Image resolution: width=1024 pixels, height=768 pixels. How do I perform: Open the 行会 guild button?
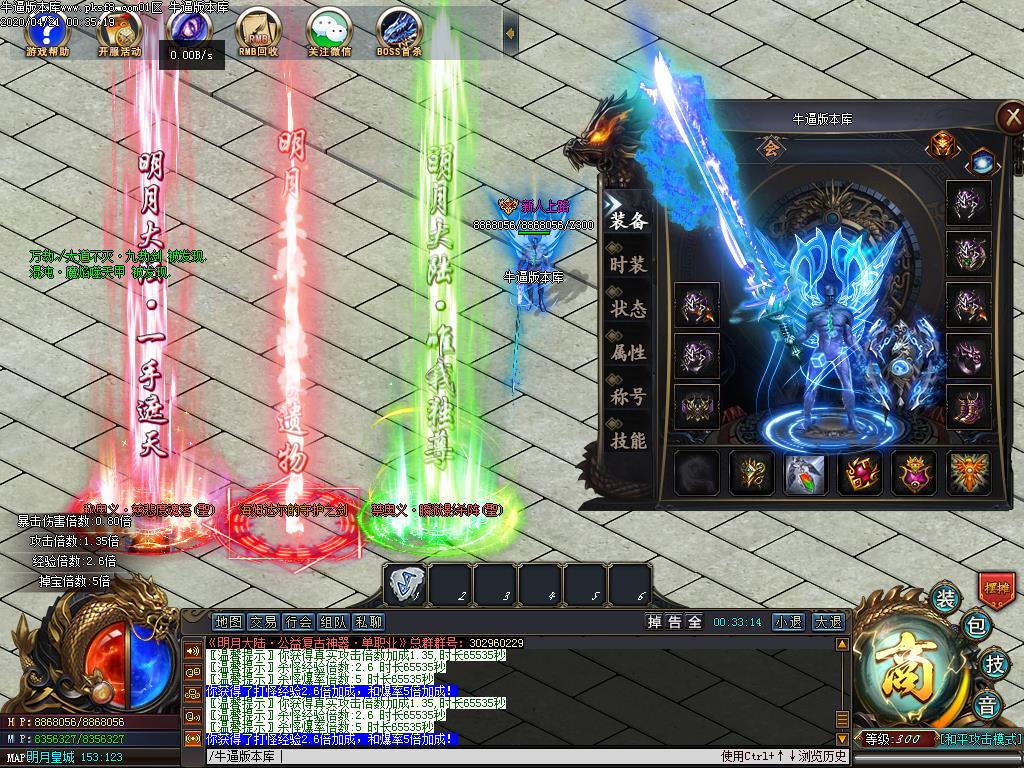point(298,622)
